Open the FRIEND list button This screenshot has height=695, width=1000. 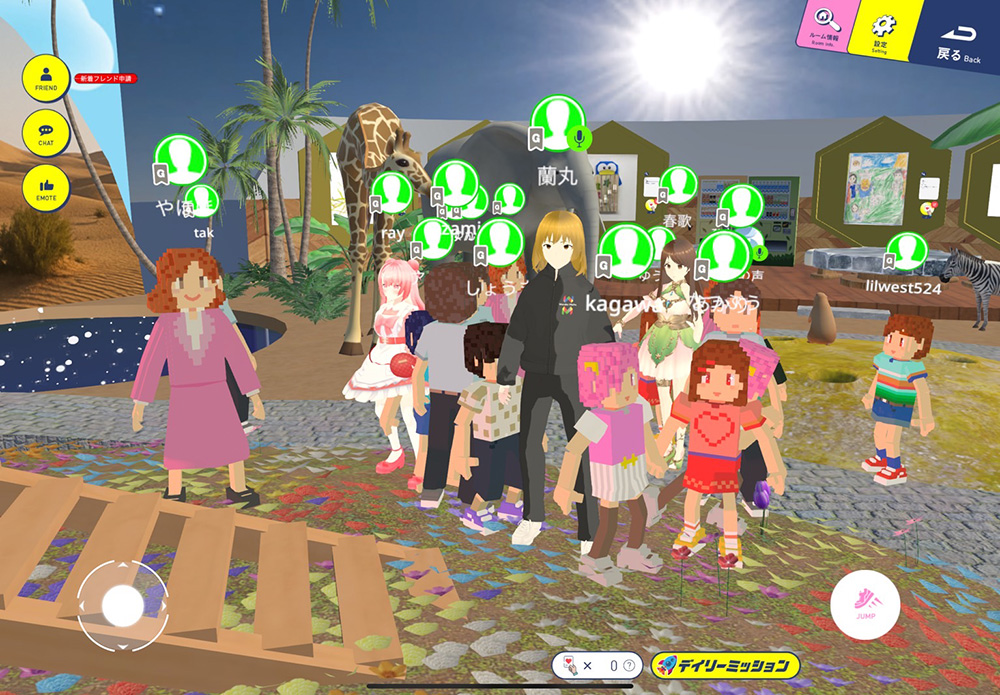click(46, 76)
